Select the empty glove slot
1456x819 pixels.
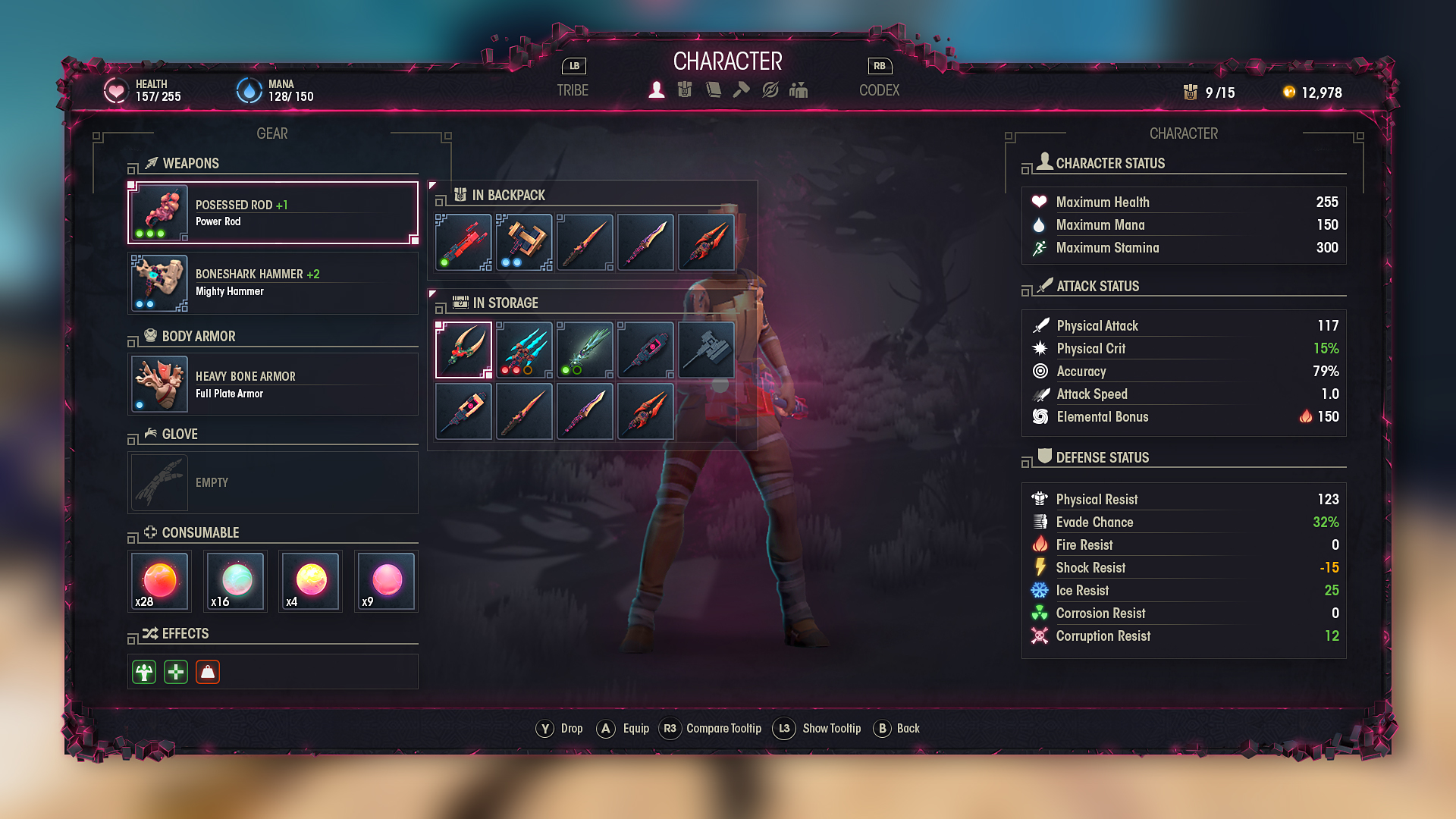273,483
